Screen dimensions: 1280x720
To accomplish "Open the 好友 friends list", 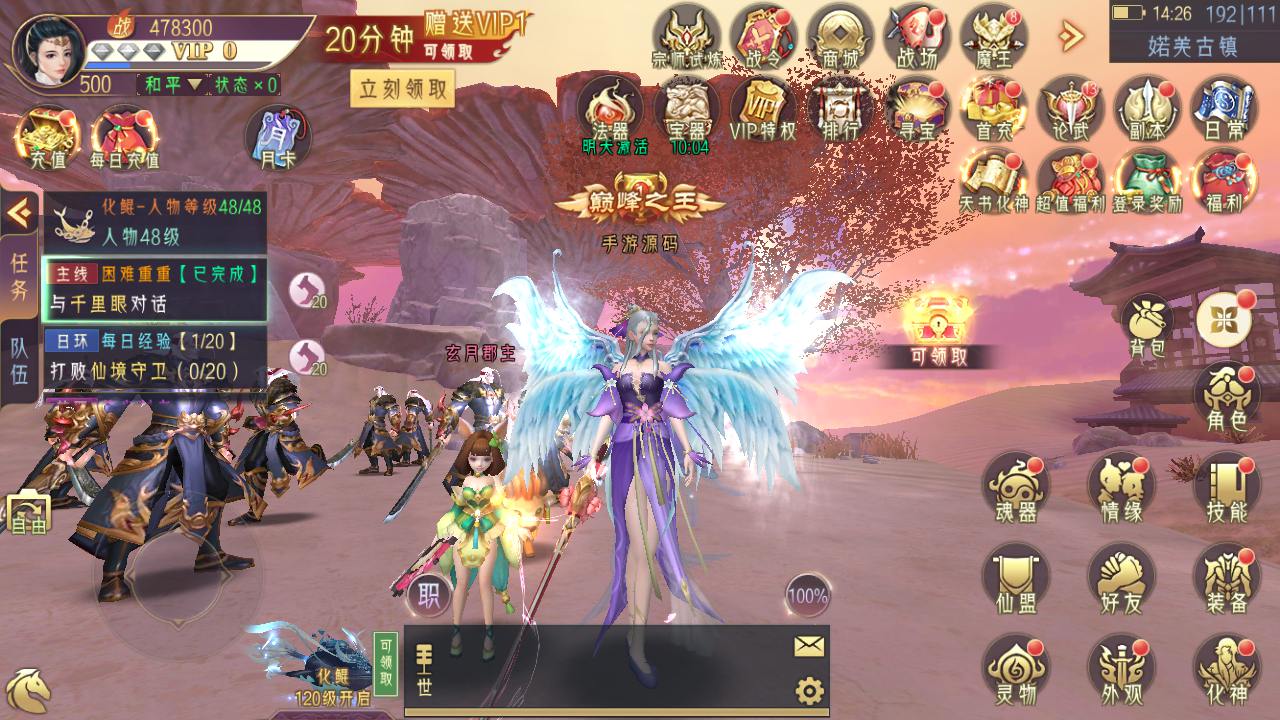I will pos(1121,581).
